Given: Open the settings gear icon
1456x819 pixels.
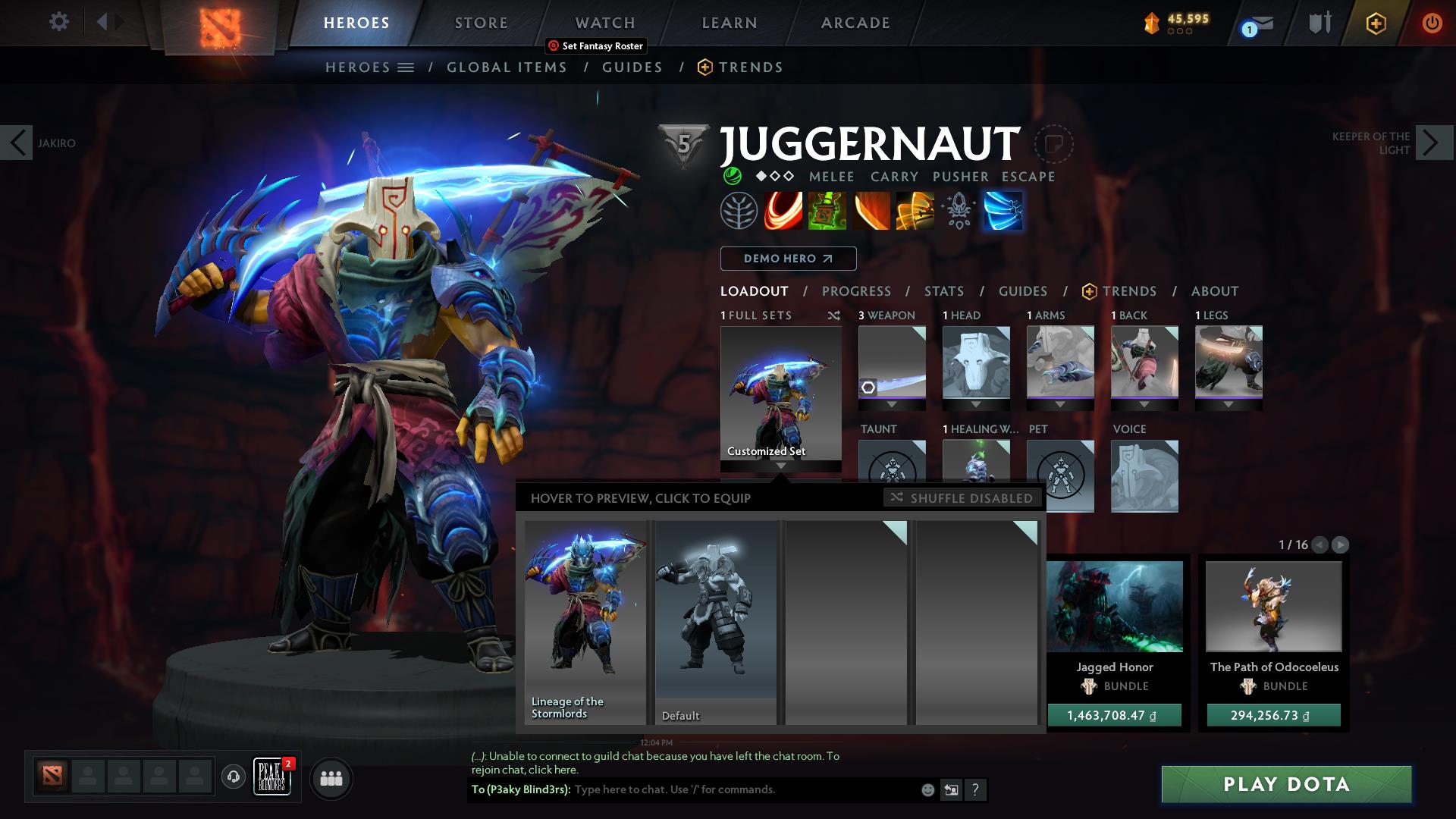Looking at the screenshot, I should (59, 23).
